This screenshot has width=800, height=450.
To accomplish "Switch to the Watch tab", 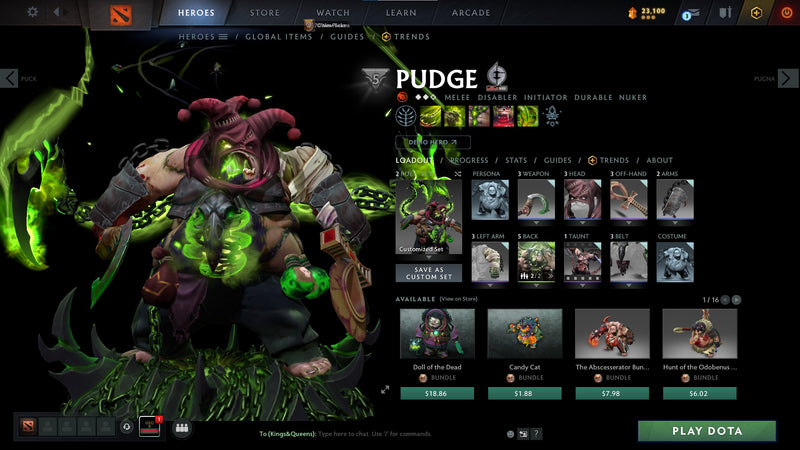I will [x=332, y=13].
